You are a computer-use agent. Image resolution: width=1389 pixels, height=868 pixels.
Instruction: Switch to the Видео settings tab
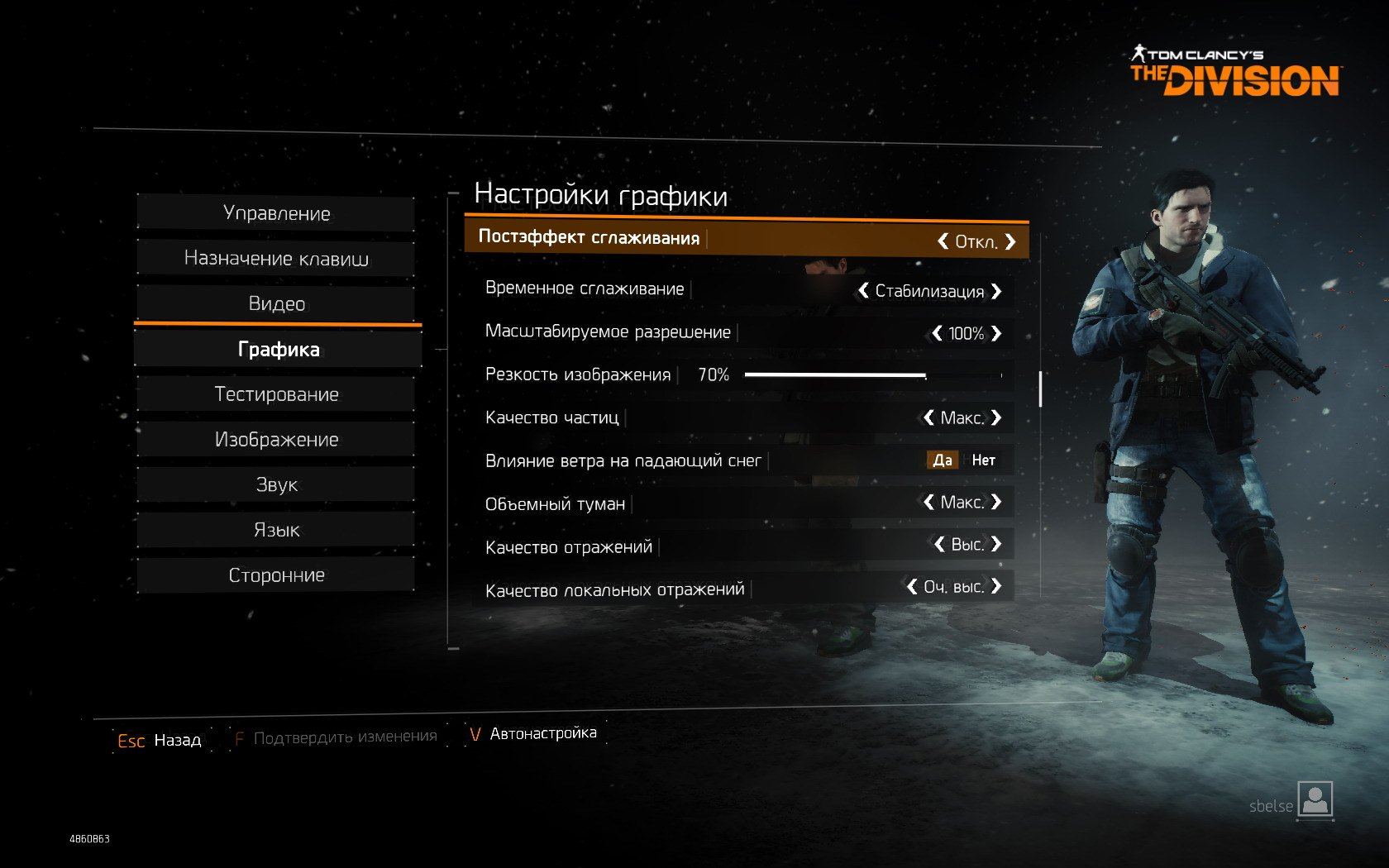[x=276, y=304]
